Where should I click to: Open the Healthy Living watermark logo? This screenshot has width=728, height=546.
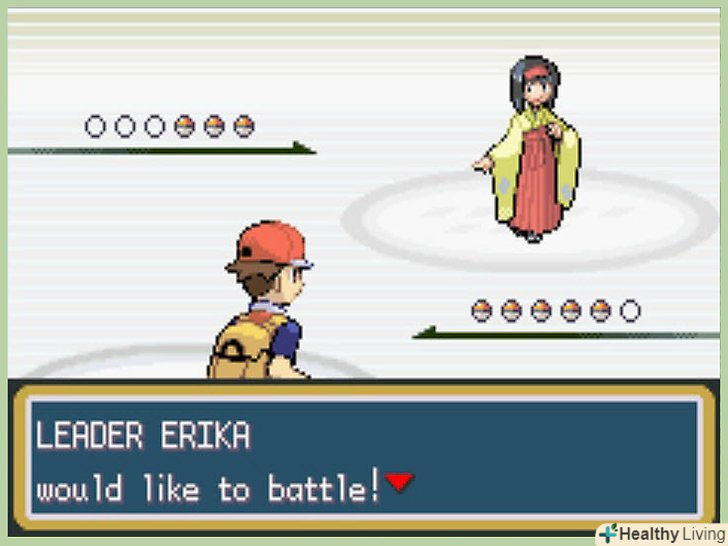coord(661,533)
